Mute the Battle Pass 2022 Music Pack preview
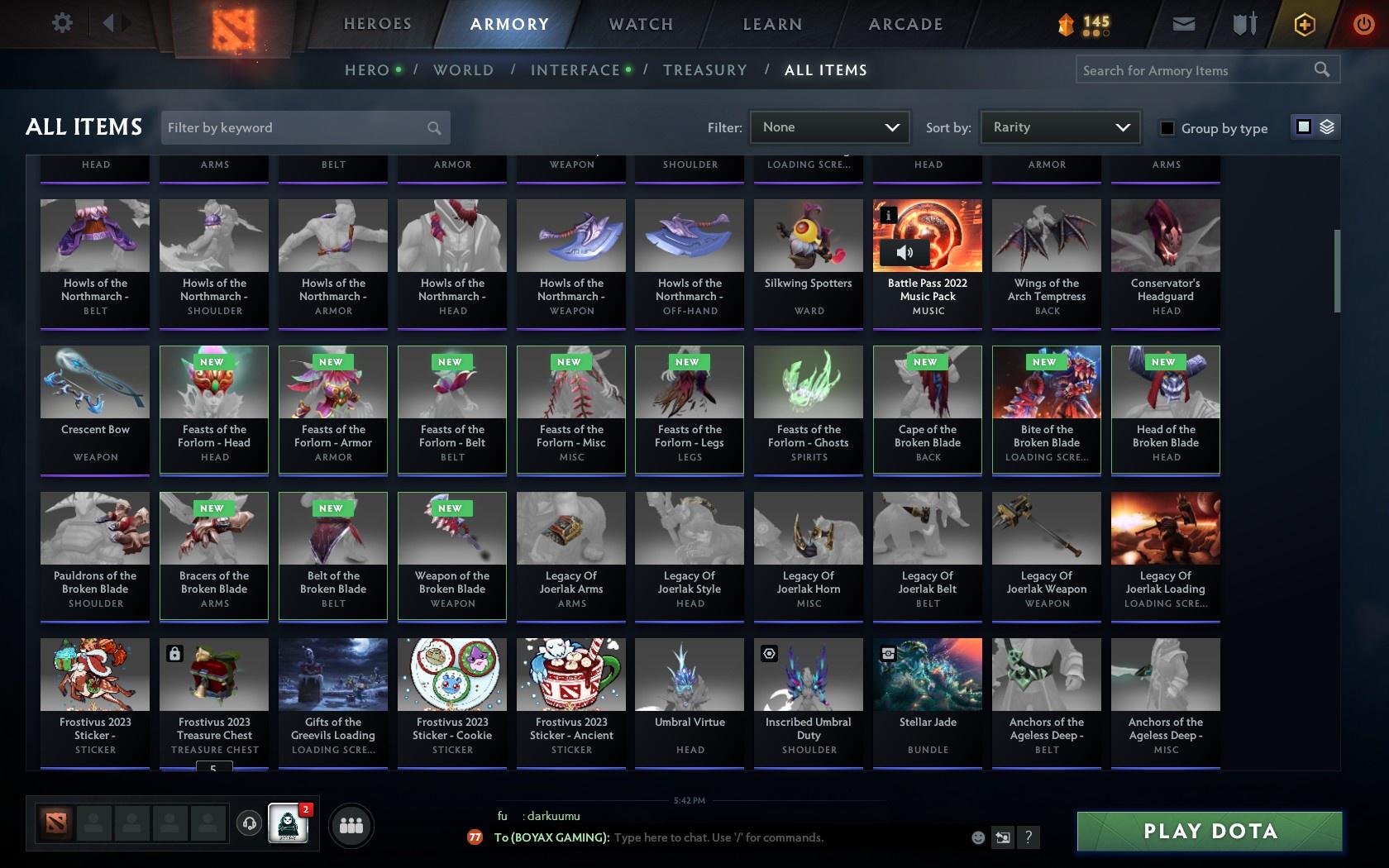 click(903, 254)
